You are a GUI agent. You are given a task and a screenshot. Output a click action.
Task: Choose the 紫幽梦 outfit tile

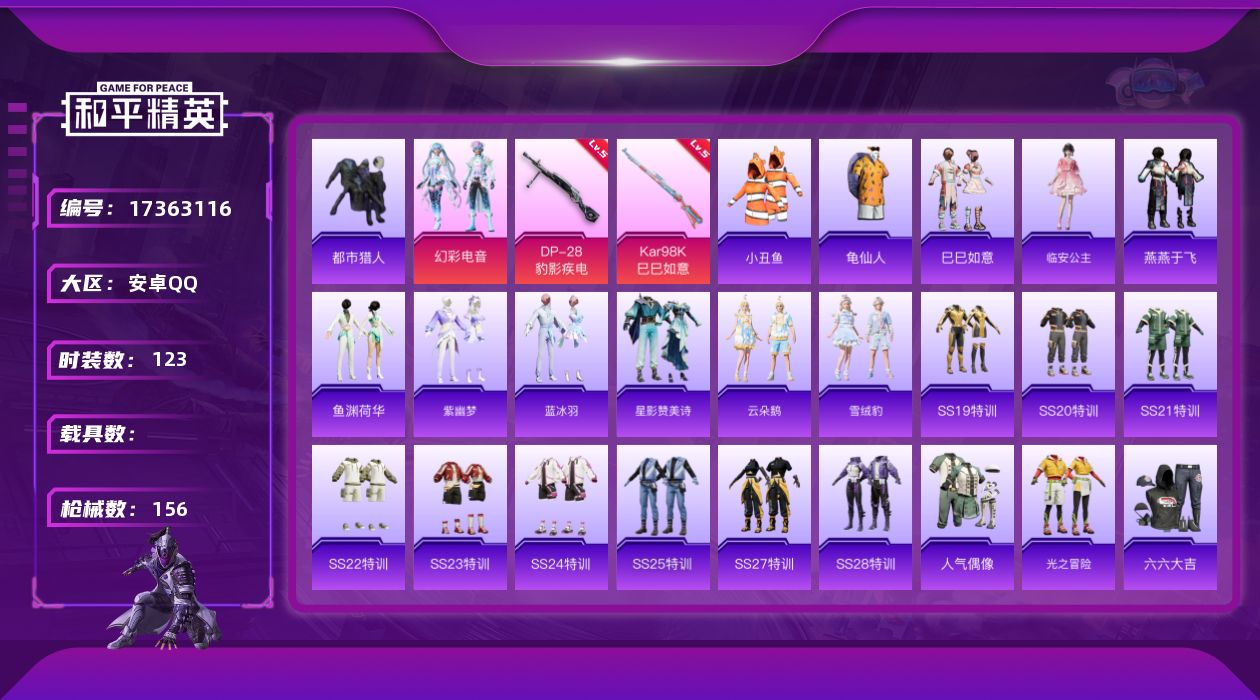(460, 363)
